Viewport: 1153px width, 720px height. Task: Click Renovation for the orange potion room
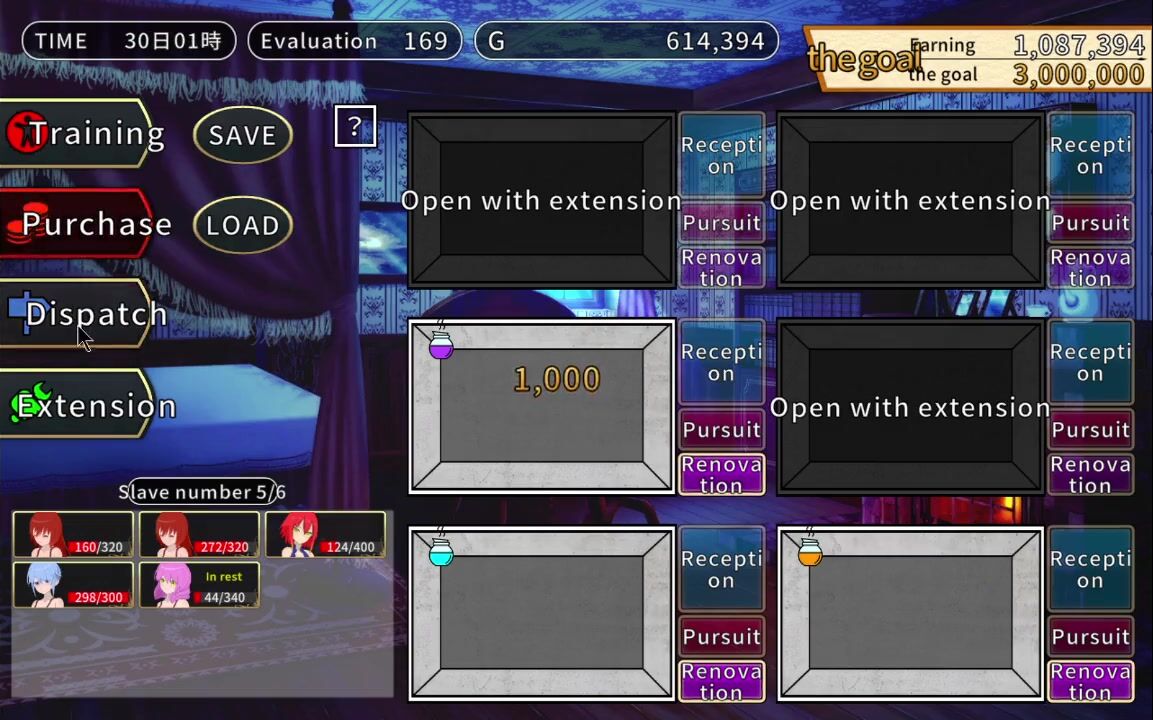coord(1090,682)
